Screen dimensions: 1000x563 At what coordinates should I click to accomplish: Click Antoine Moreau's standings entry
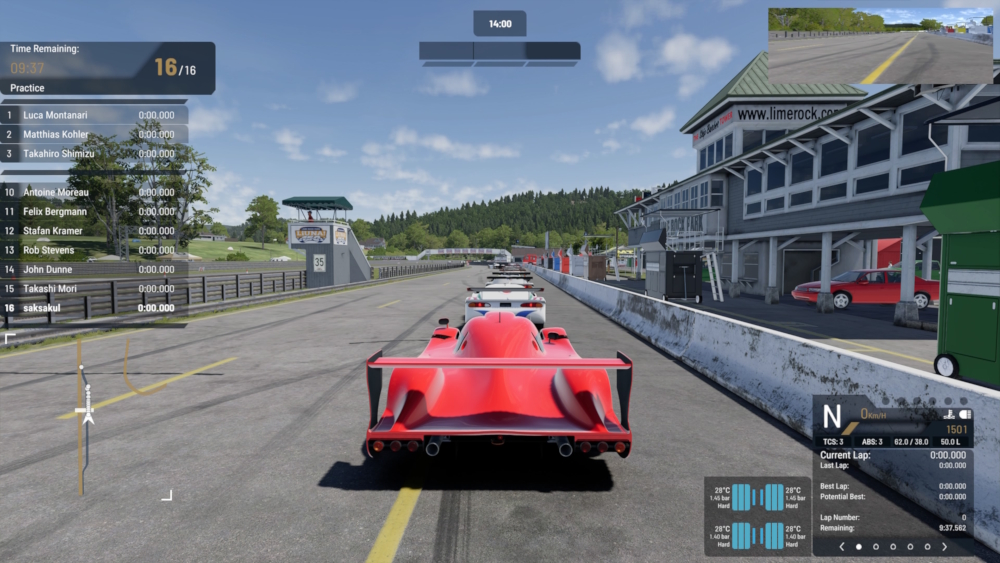[x=95, y=192]
